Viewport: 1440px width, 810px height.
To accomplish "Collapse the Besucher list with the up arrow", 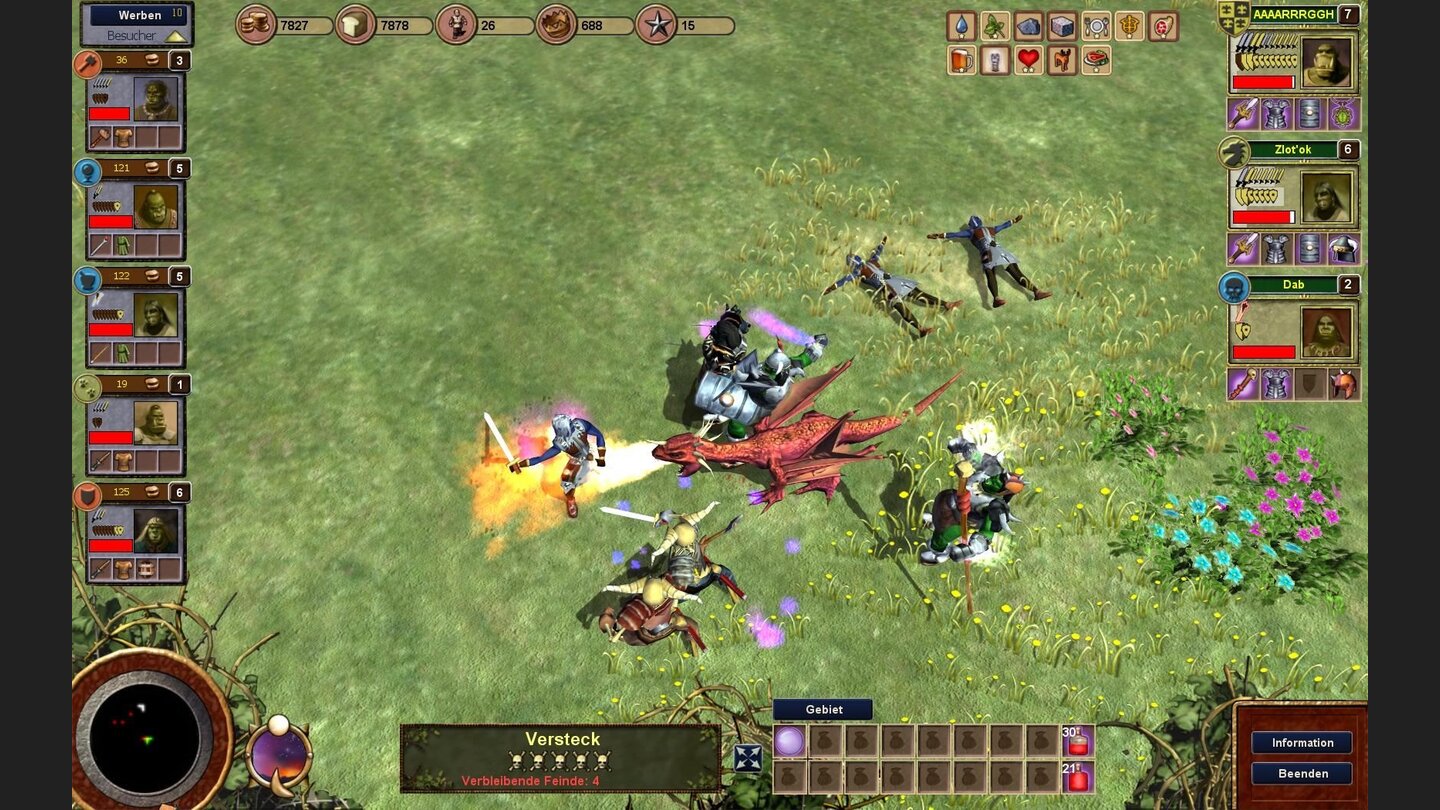I will (177, 36).
